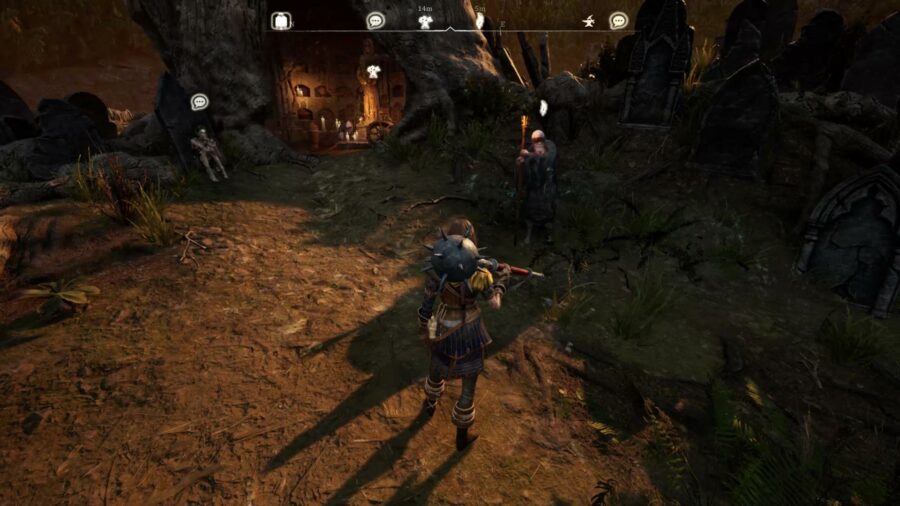Select the tree marker floating inside the shrine
Image resolution: width=900 pixels, height=506 pixels.
click(x=374, y=71)
